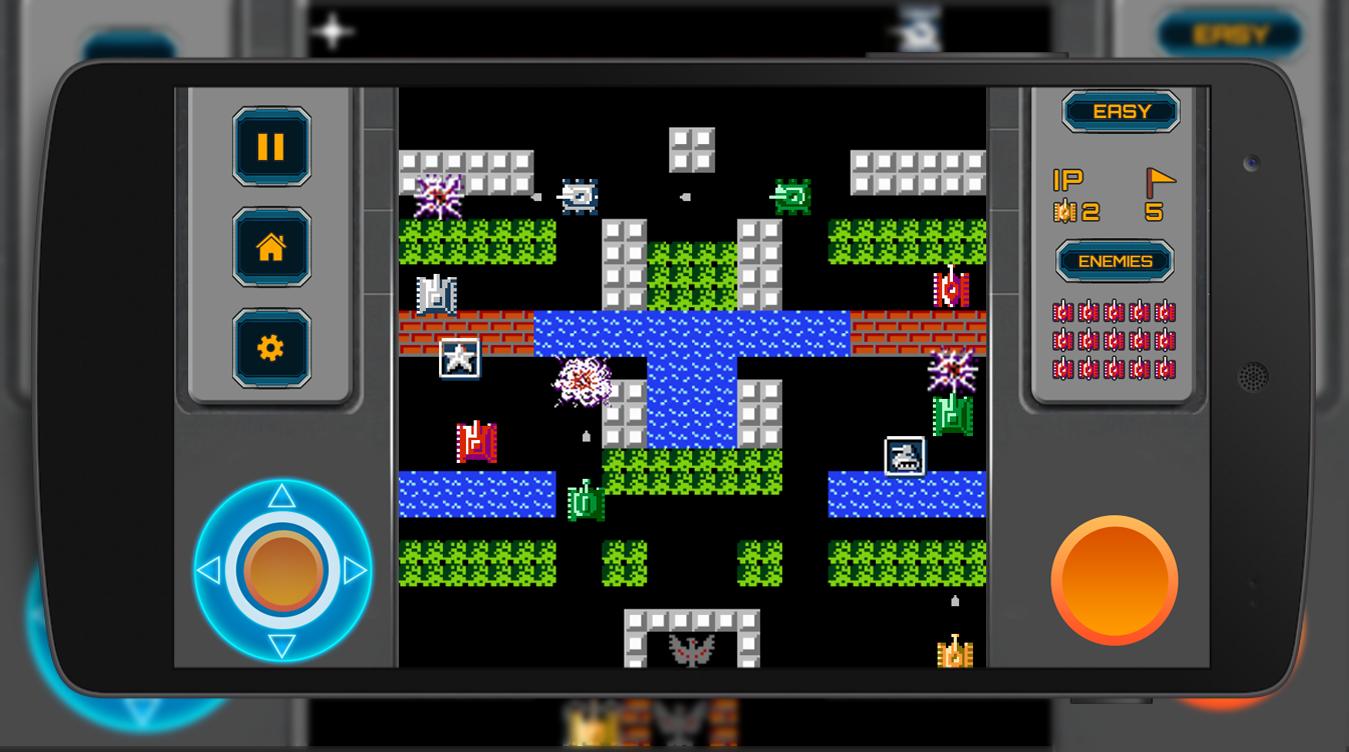
Task: Click the ENEMIES panel label
Action: (x=1115, y=261)
